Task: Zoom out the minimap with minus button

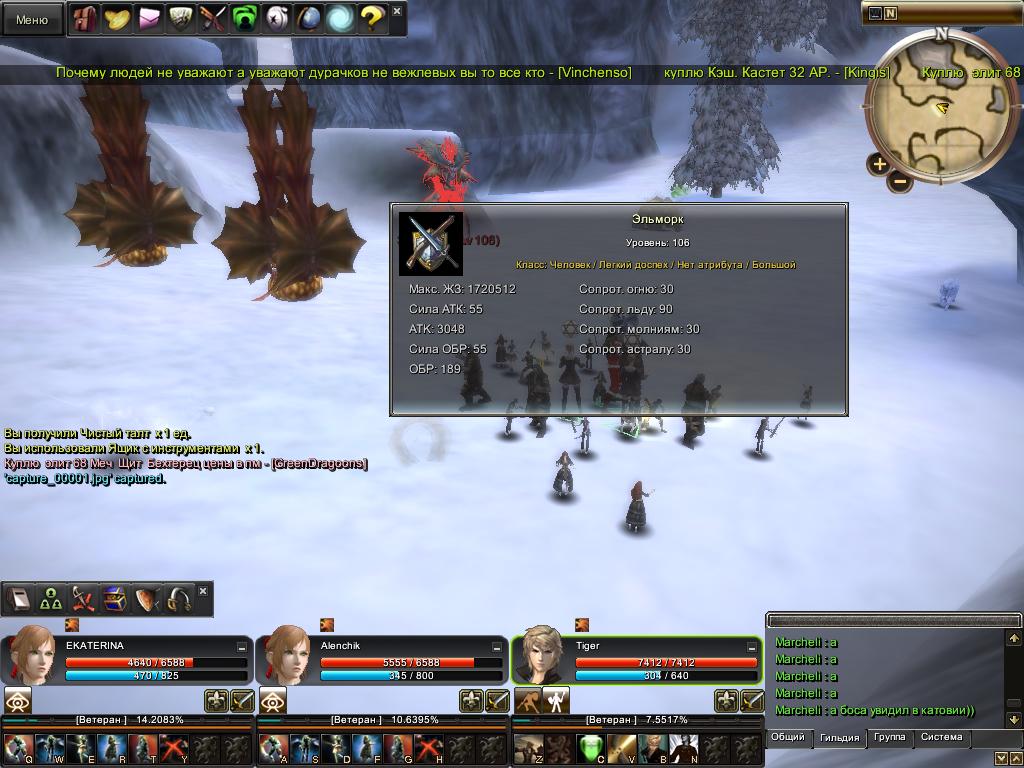Action: [900, 181]
